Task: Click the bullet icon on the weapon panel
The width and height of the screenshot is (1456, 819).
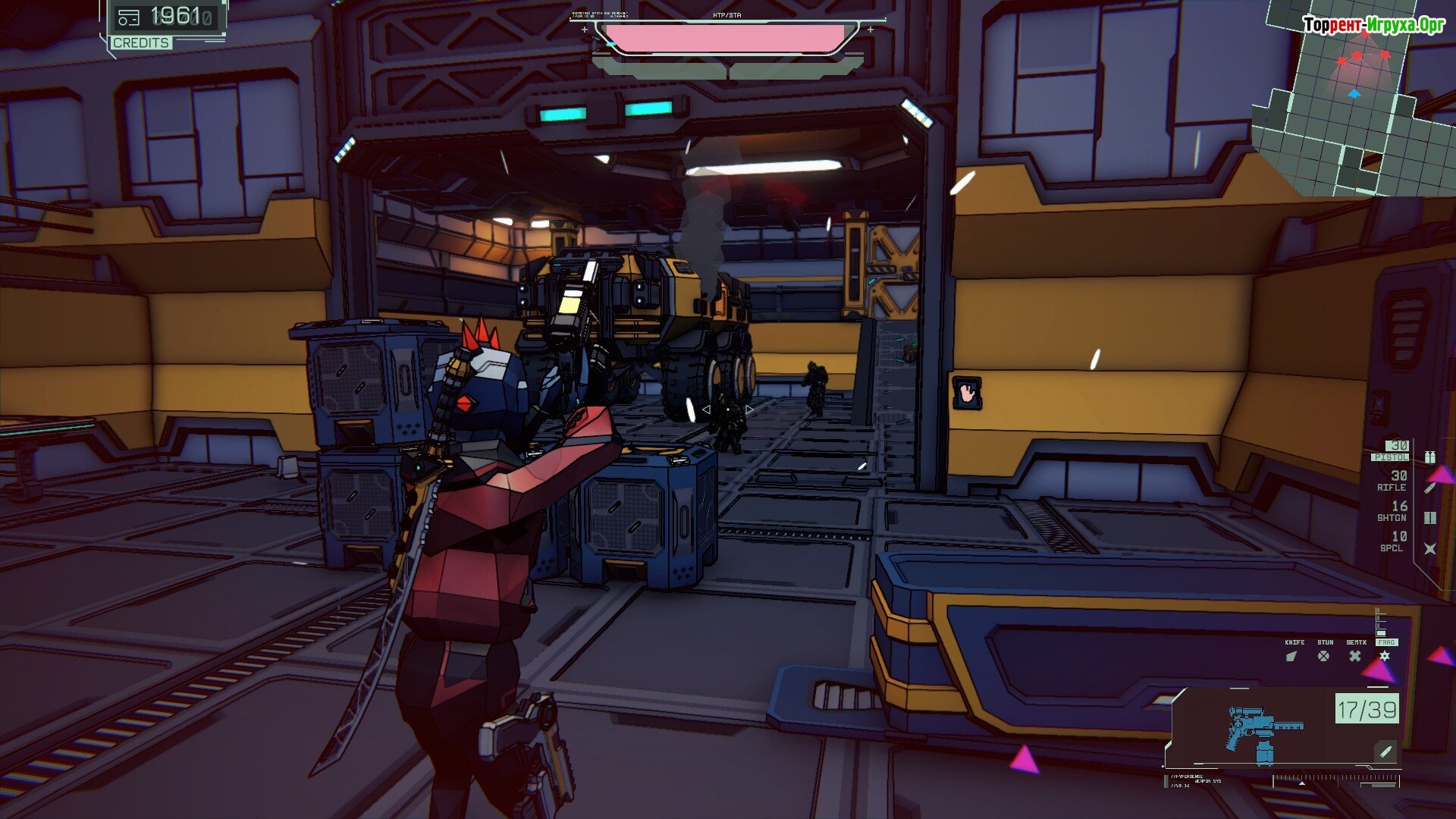Action: tap(1385, 752)
